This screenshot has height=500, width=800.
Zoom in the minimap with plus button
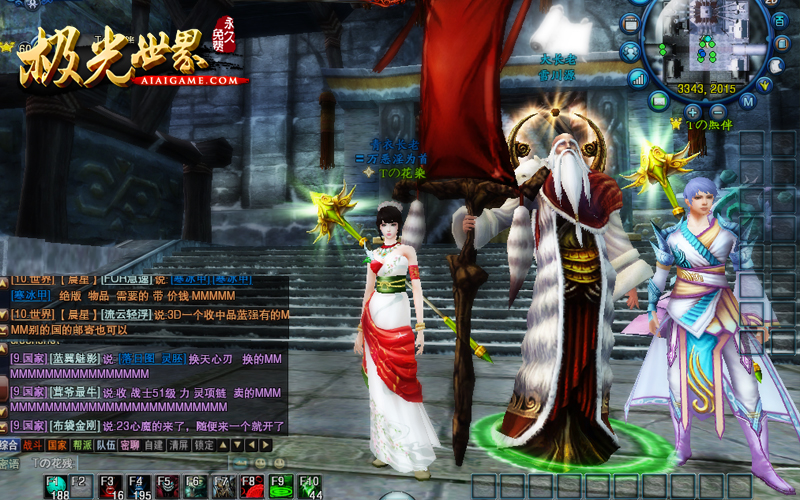[x=692, y=112]
